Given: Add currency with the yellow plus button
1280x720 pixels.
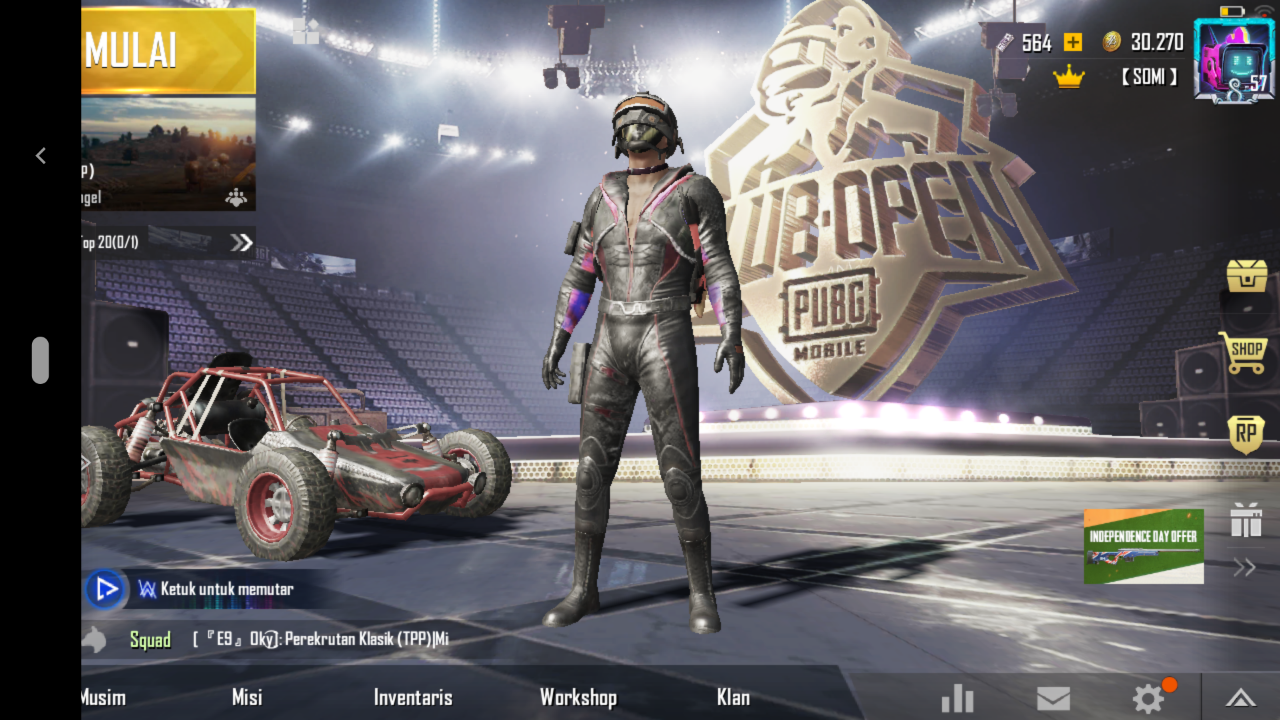Looking at the screenshot, I should click(1073, 42).
